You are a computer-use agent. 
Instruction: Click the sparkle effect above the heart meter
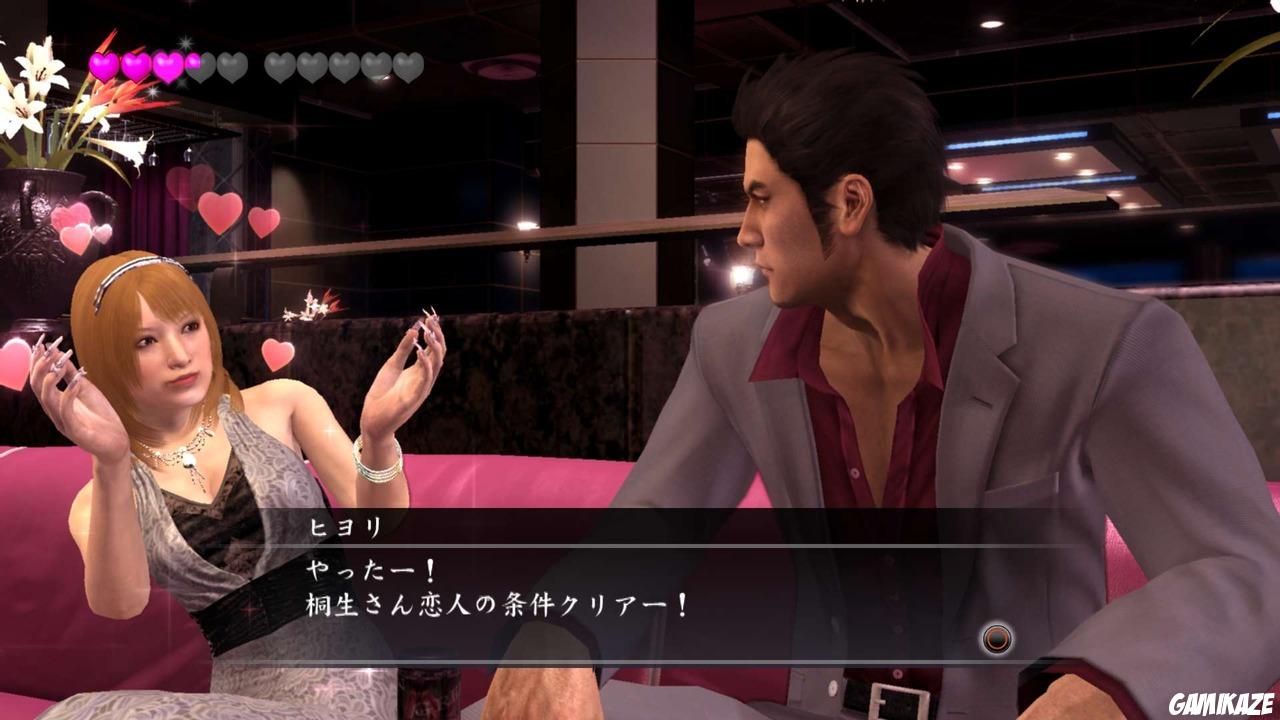tap(185, 42)
